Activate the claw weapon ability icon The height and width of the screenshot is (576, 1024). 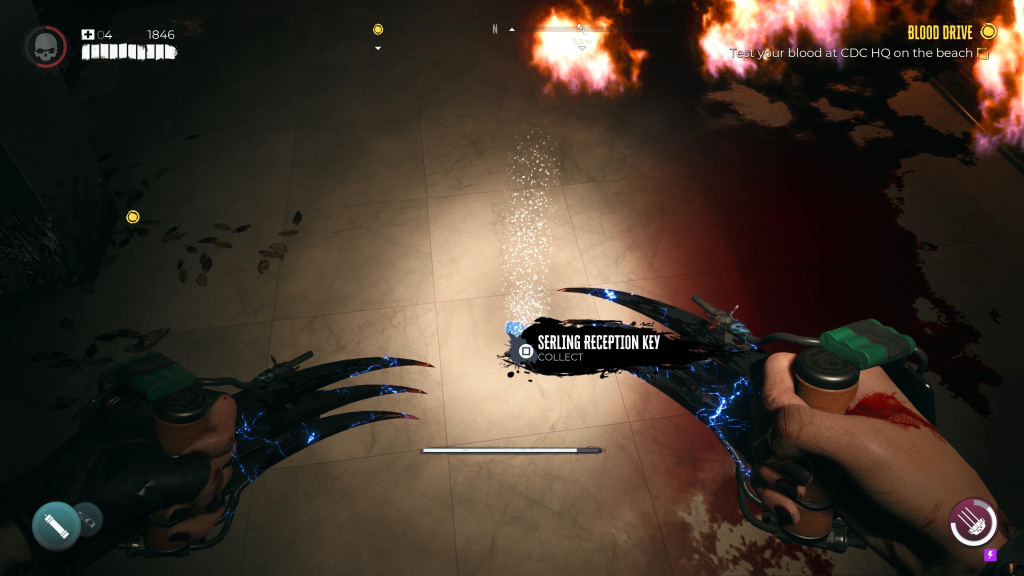(973, 522)
